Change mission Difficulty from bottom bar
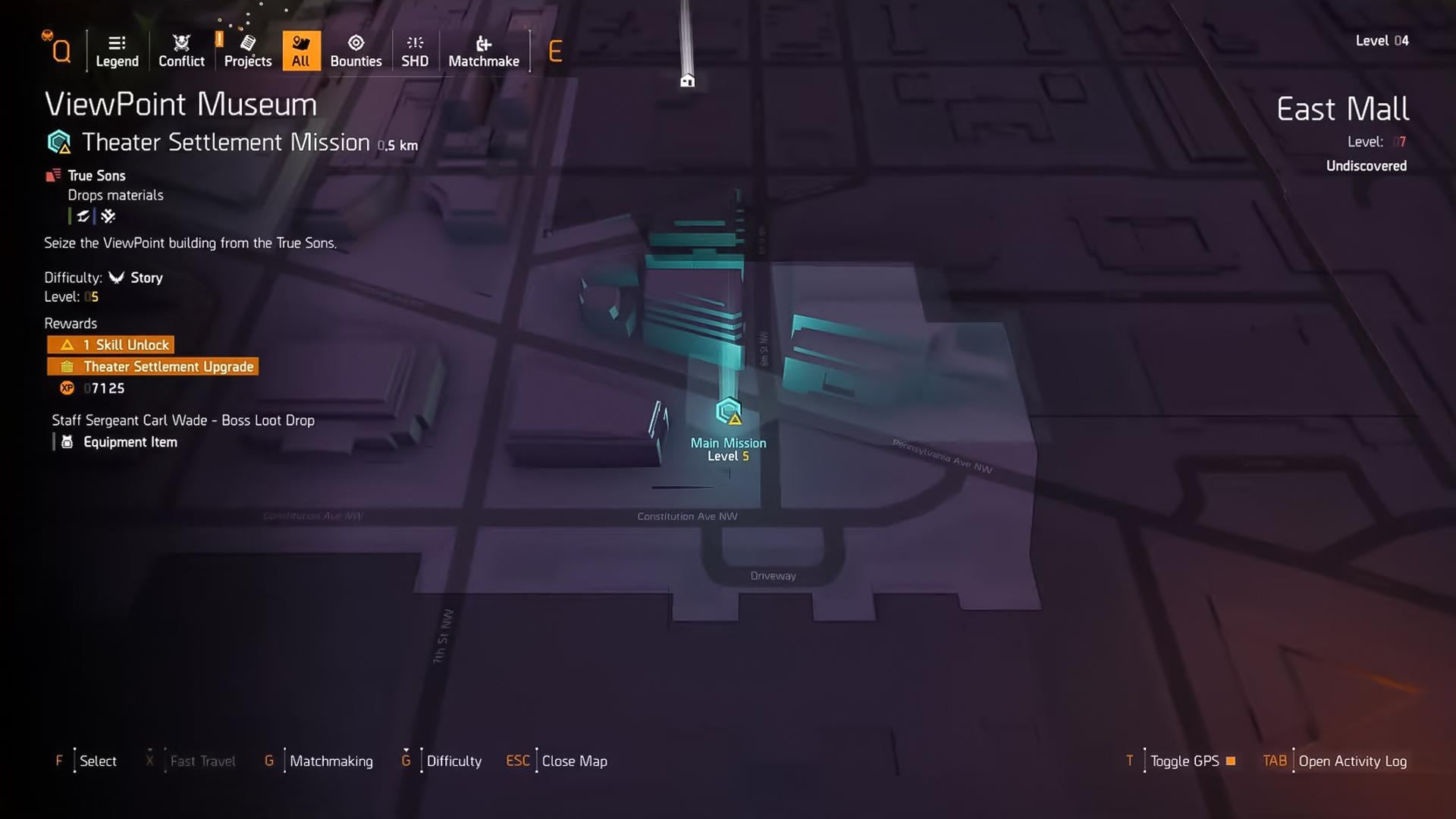This screenshot has width=1456, height=819. (453, 761)
